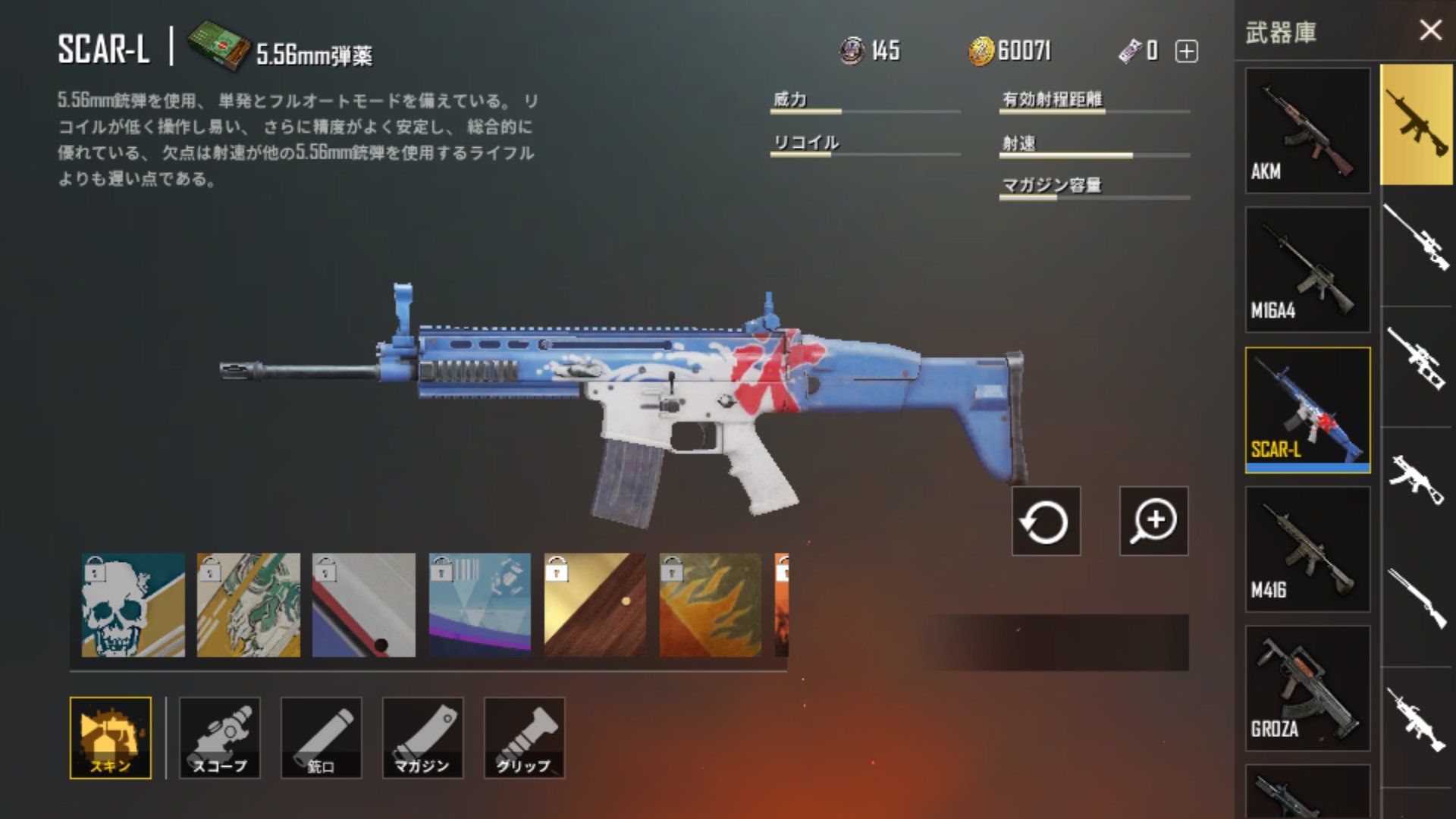1456x819 pixels.
Task: Select the muzzle attachment icon (銃口)
Action: click(x=320, y=736)
